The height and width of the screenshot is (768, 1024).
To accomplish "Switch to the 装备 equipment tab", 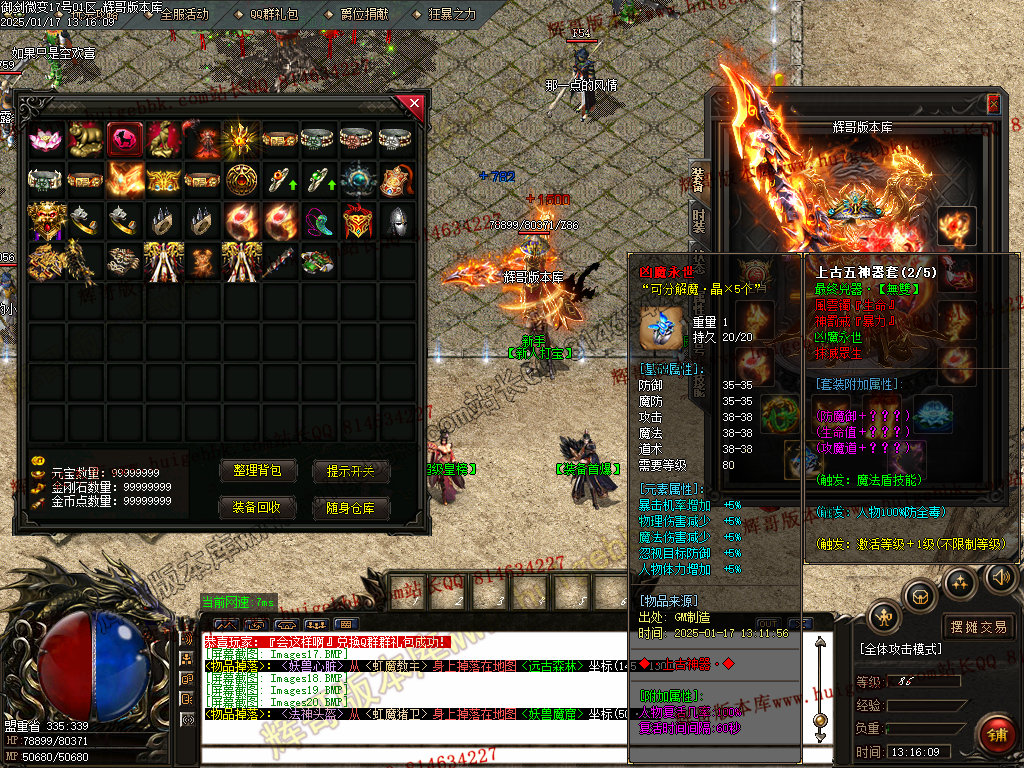I will 697,178.
